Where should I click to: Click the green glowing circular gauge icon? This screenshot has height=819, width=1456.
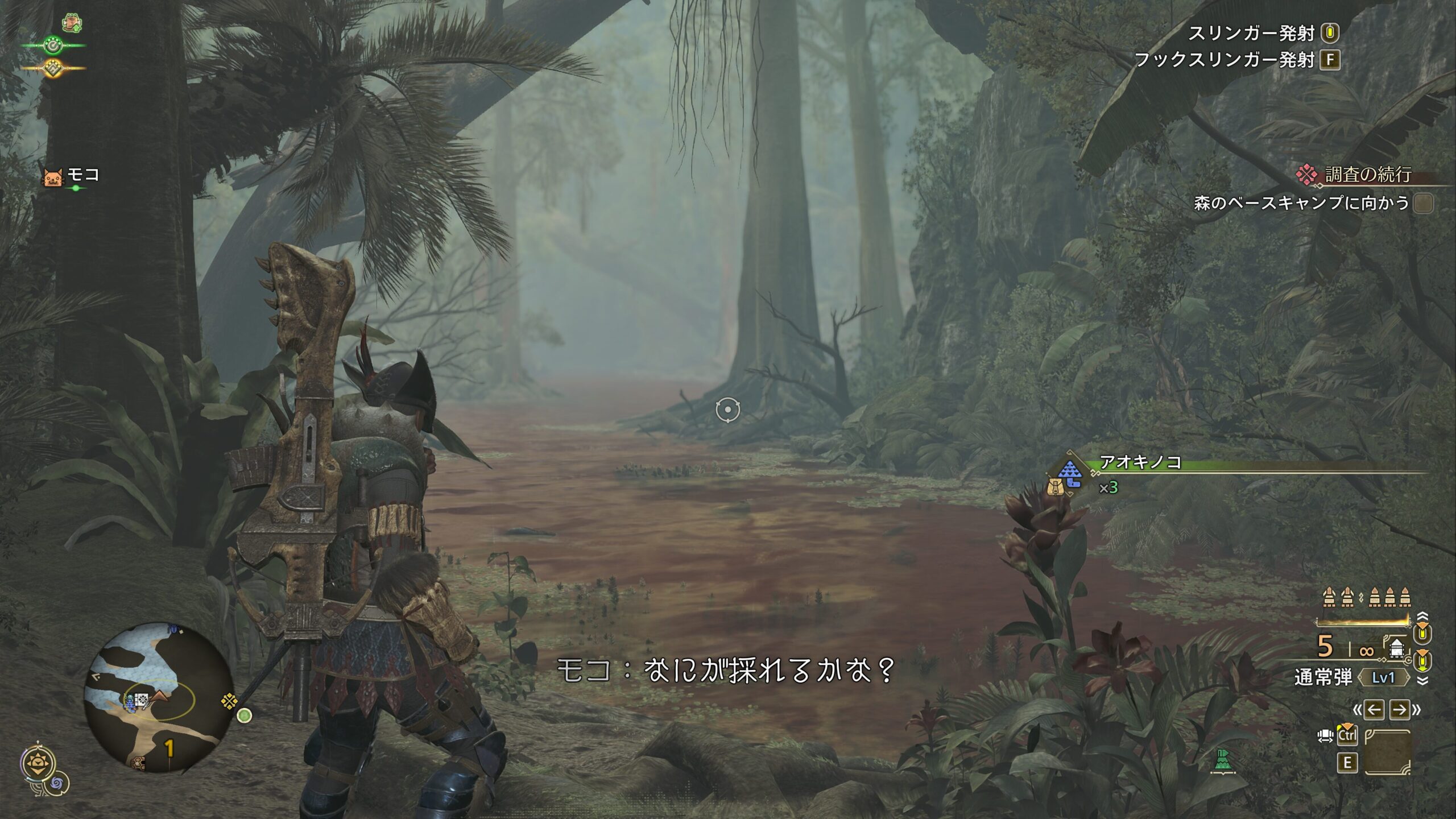coord(53,45)
